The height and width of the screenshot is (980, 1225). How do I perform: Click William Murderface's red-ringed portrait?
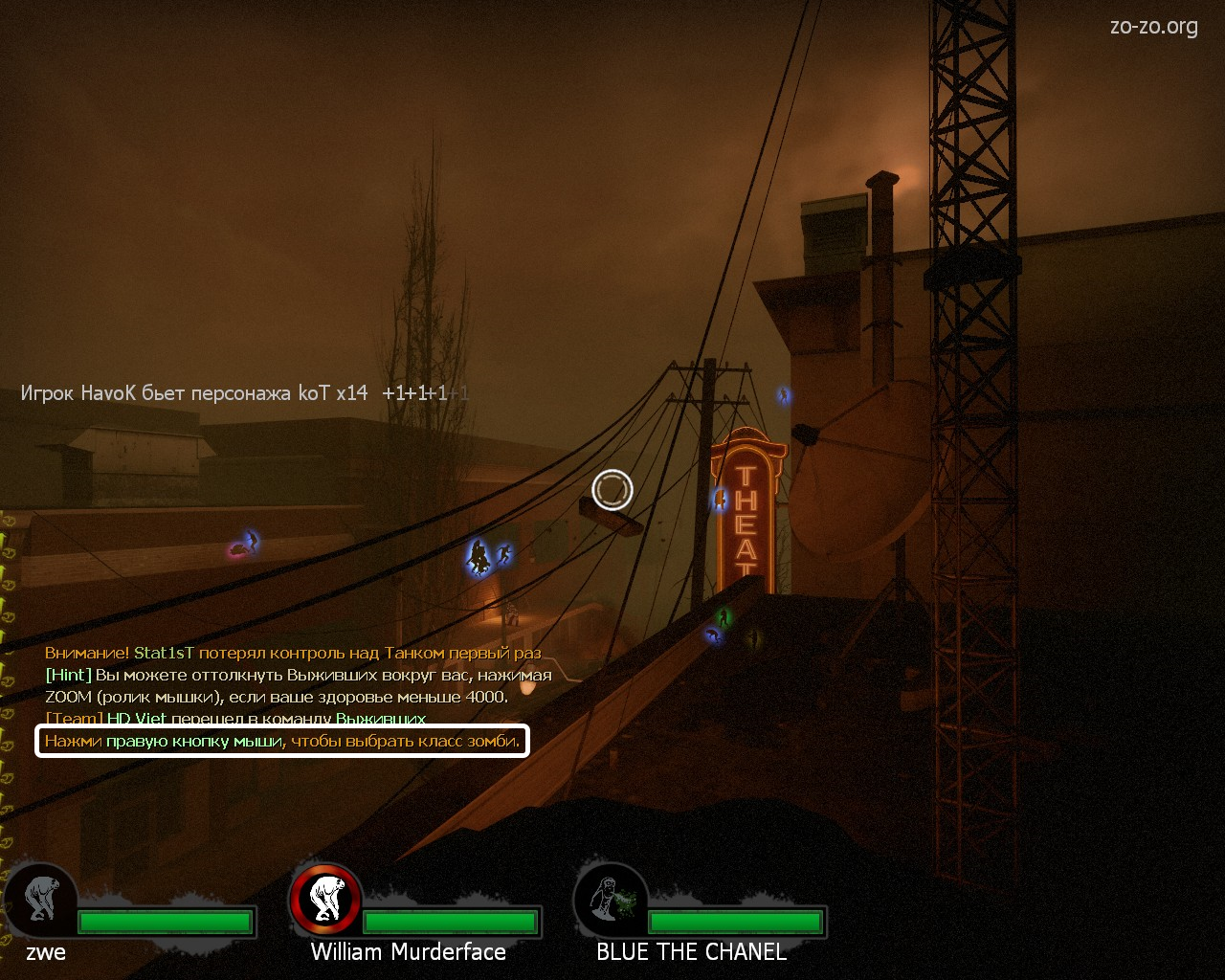point(326,900)
